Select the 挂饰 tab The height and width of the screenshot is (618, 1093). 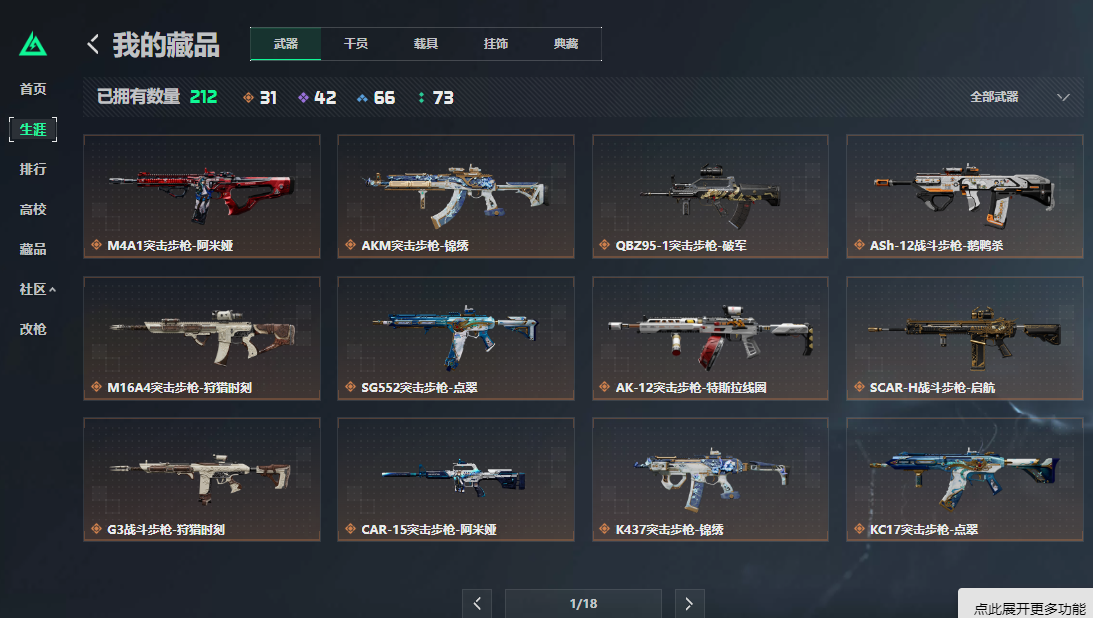[x=496, y=44]
